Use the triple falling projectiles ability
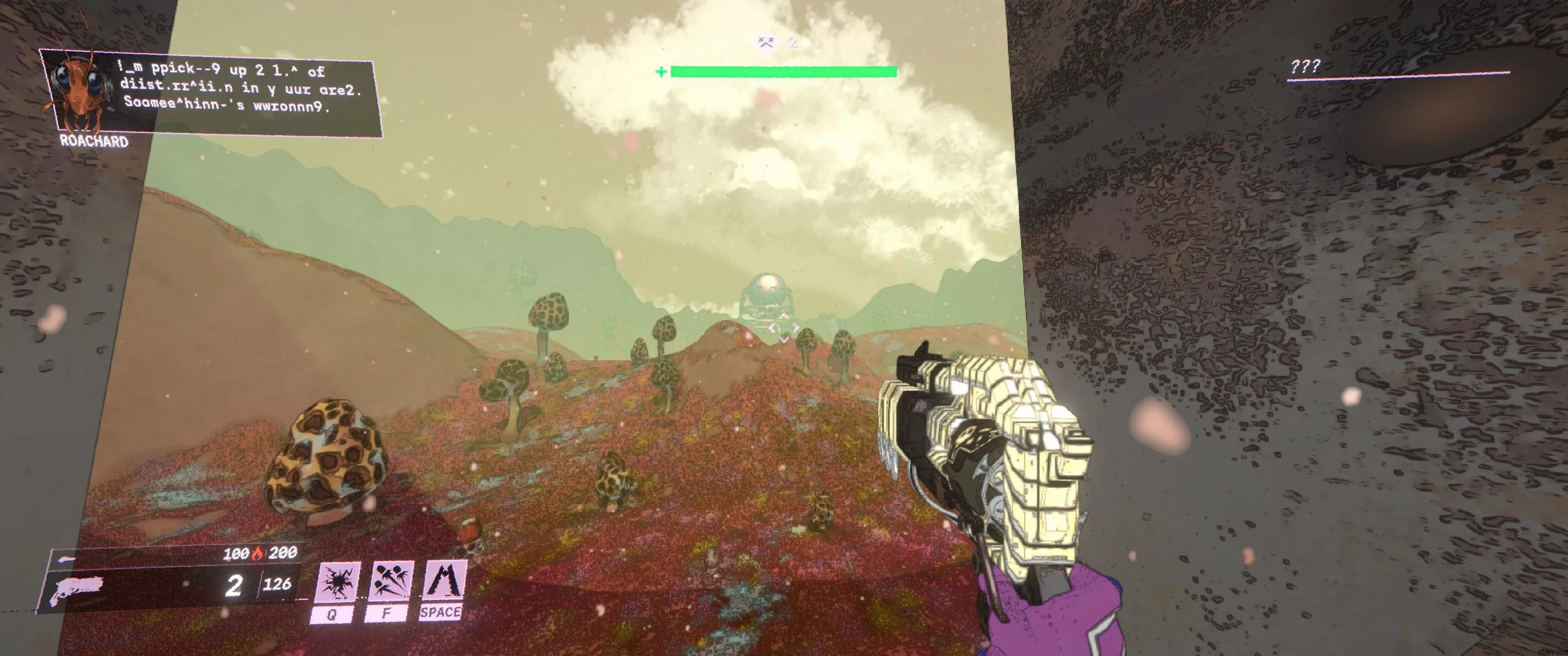Screen dimensions: 1568x656 [390, 582]
